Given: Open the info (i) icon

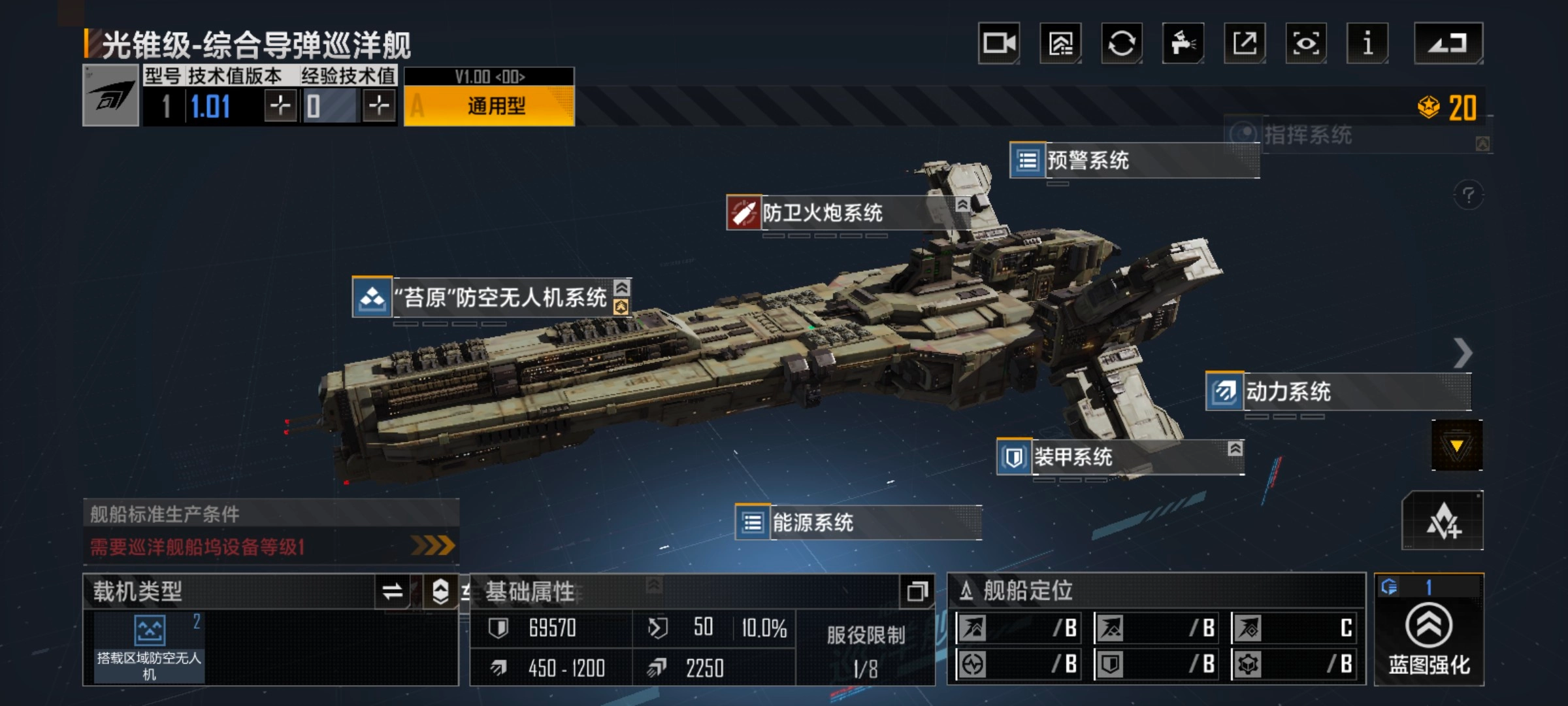Looking at the screenshot, I should tap(1367, 42).
